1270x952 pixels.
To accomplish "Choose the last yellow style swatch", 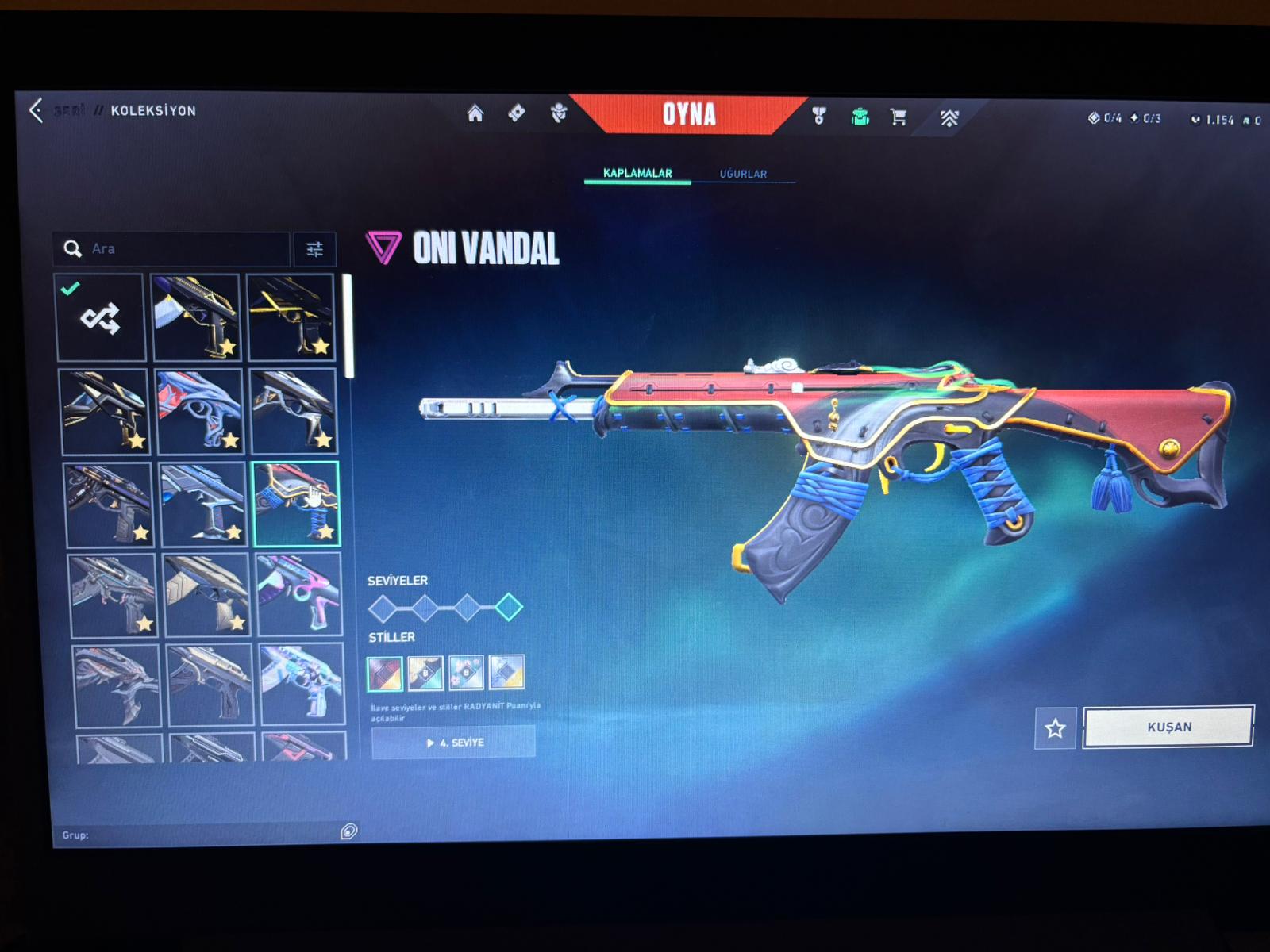I will click(506, 672).
